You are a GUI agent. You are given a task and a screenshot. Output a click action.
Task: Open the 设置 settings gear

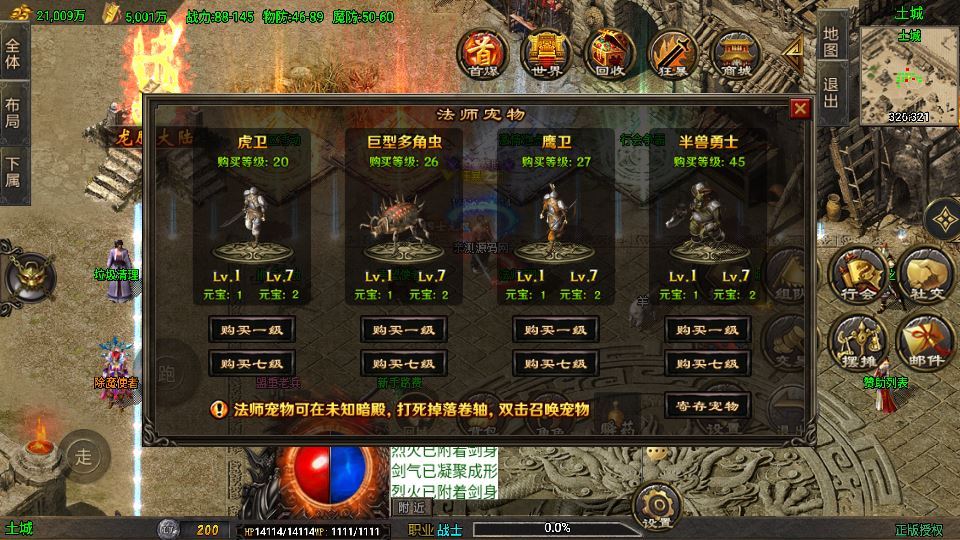point(657,507)
